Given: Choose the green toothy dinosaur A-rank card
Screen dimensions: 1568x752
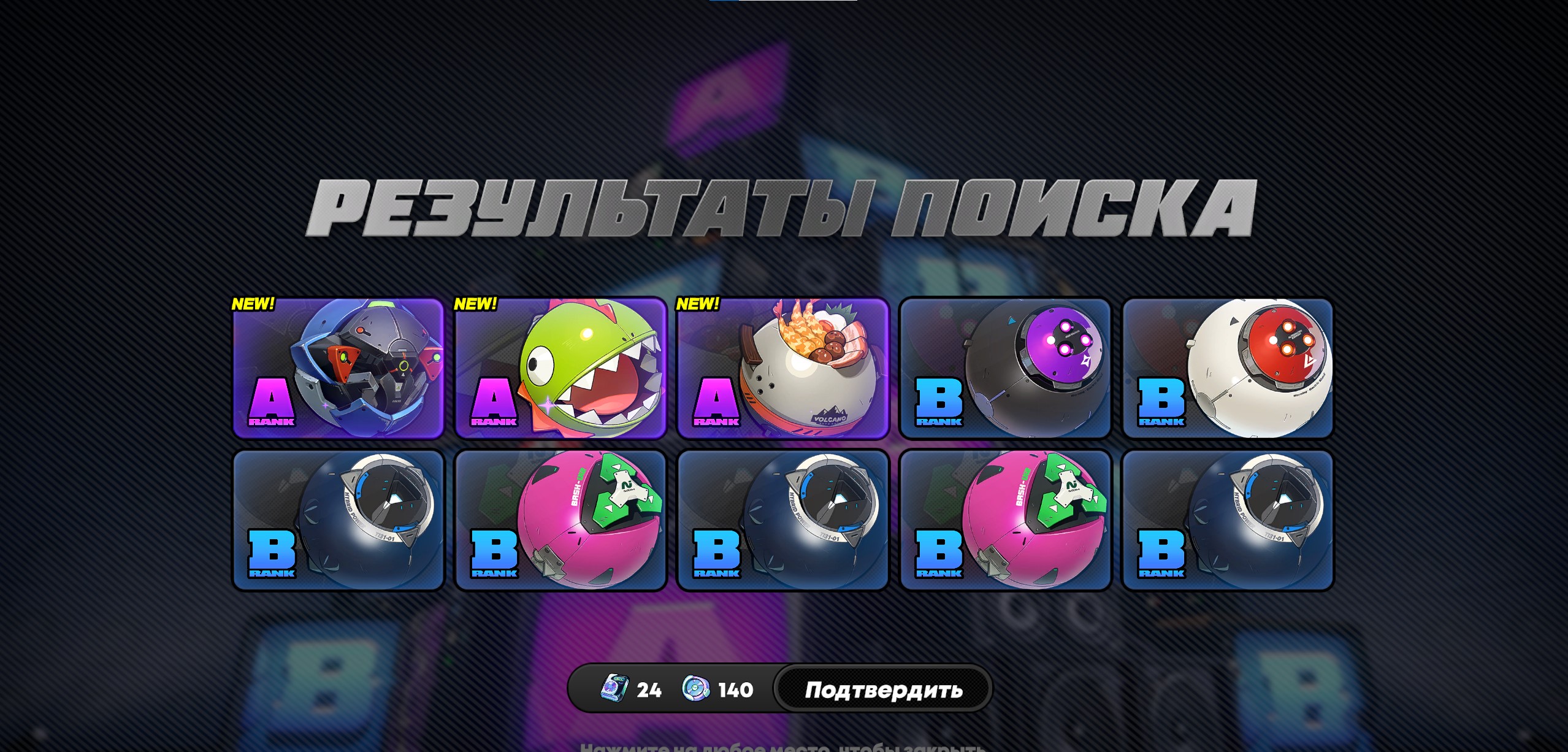Looking at the screenshot, I should [560, 369].
